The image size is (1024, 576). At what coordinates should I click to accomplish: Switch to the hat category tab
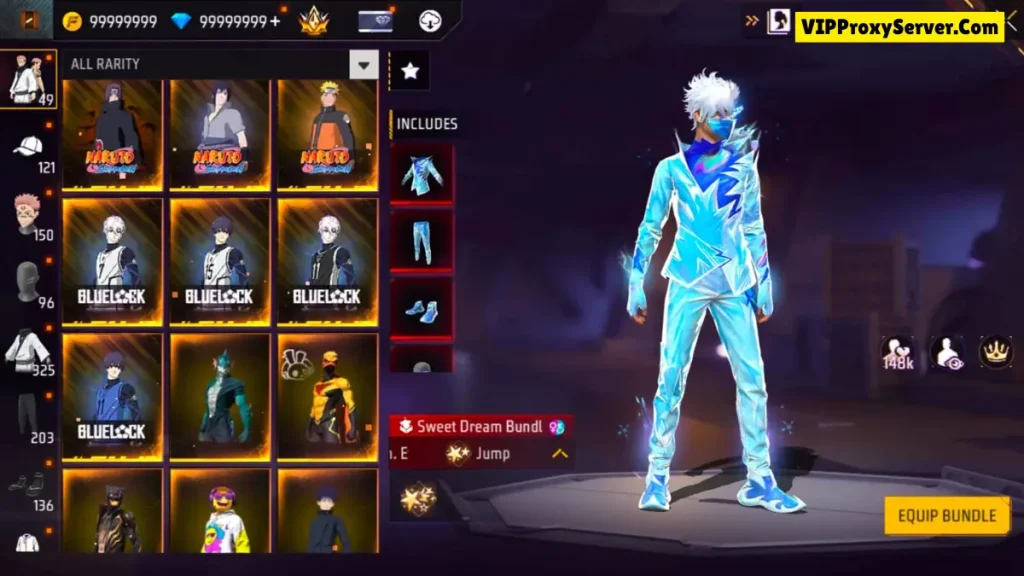[29, 147]
